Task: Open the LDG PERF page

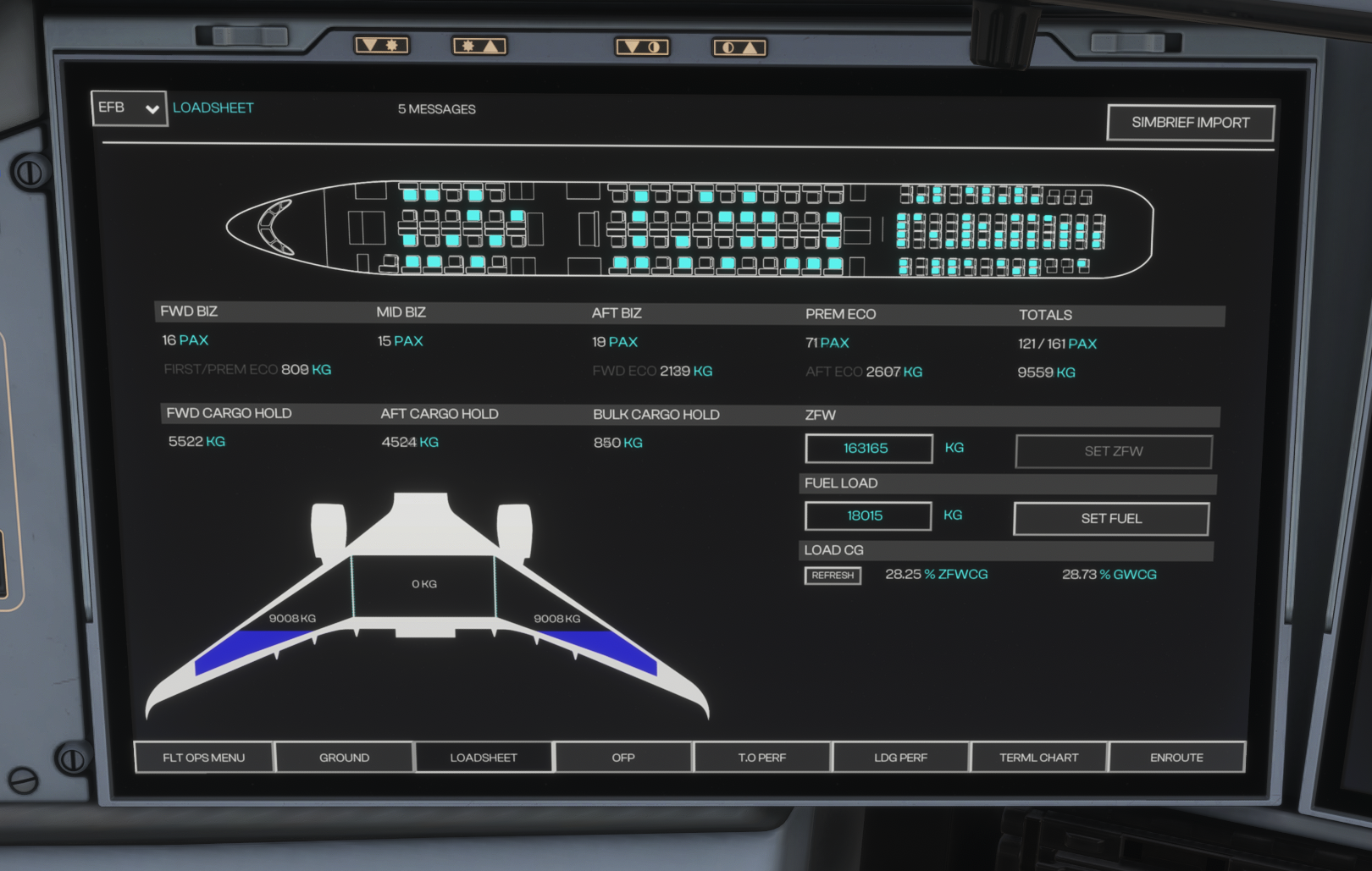Action: [x=900, y=758]
